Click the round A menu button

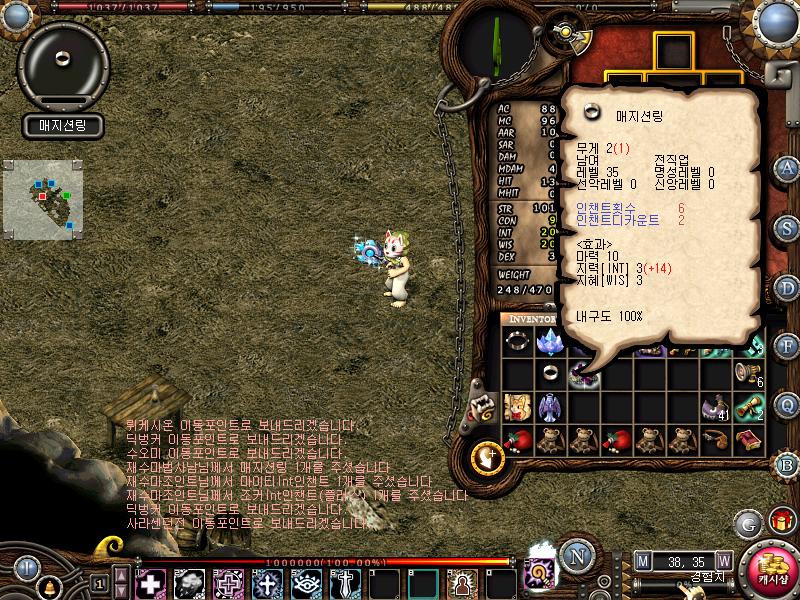787,167
